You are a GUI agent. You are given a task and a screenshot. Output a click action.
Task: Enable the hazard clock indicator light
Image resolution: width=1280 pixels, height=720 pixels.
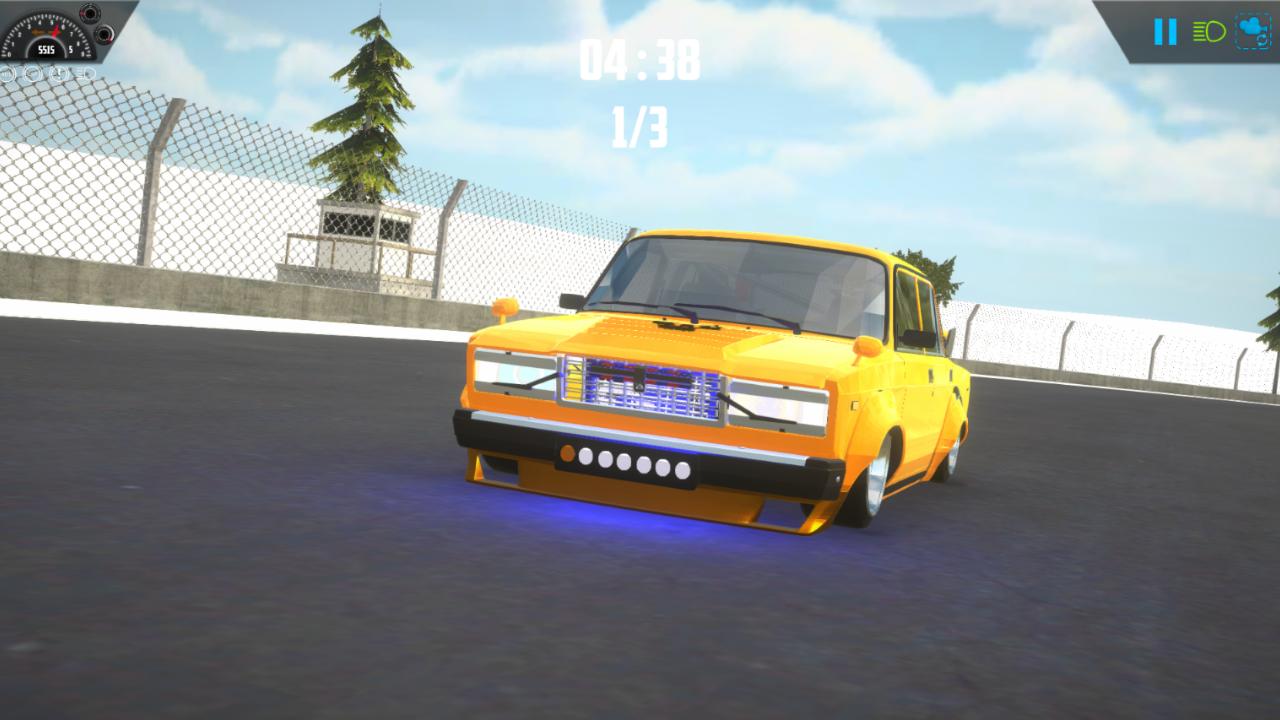57,73
